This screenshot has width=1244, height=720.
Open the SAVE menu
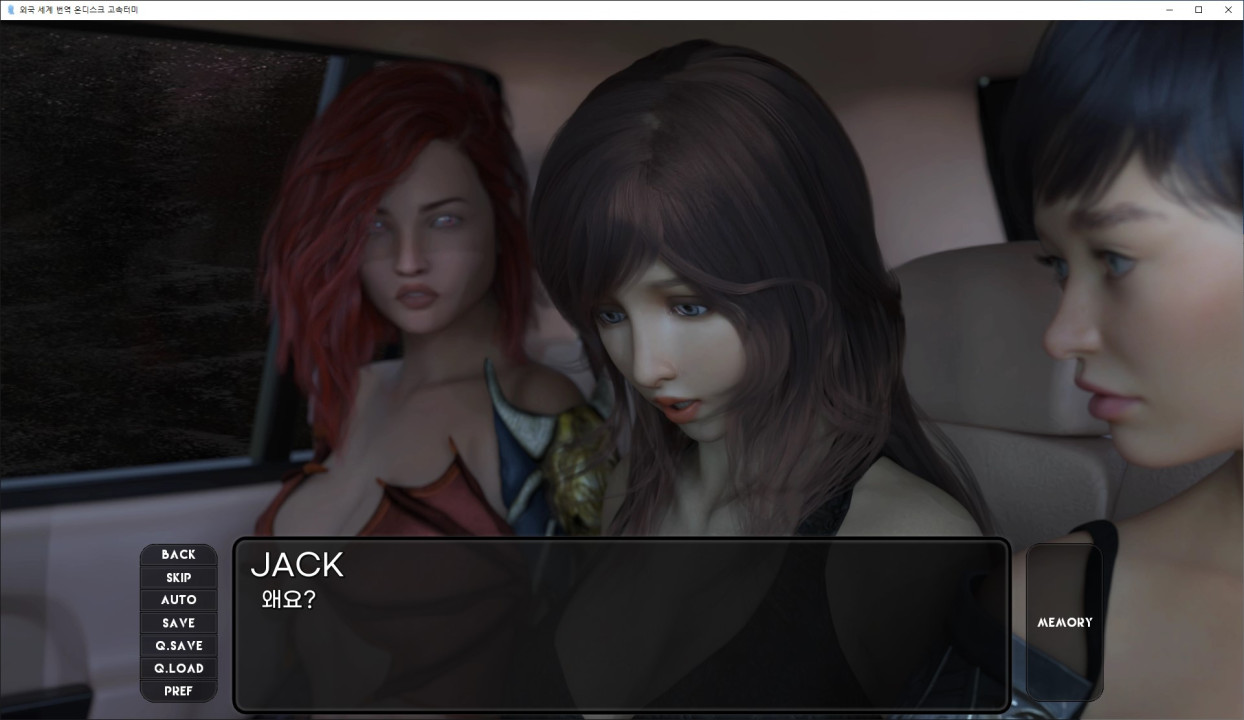[x=178, y=623]
